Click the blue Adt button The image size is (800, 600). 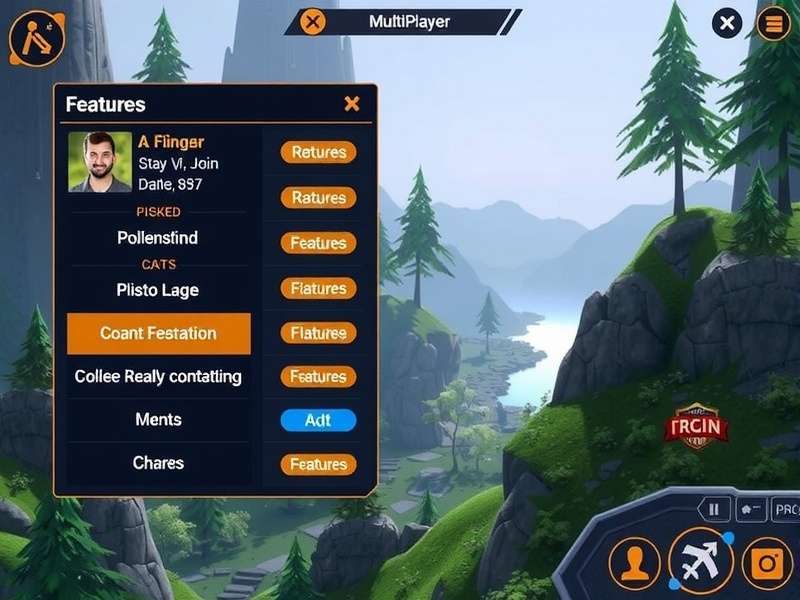[x=318, y=420]
